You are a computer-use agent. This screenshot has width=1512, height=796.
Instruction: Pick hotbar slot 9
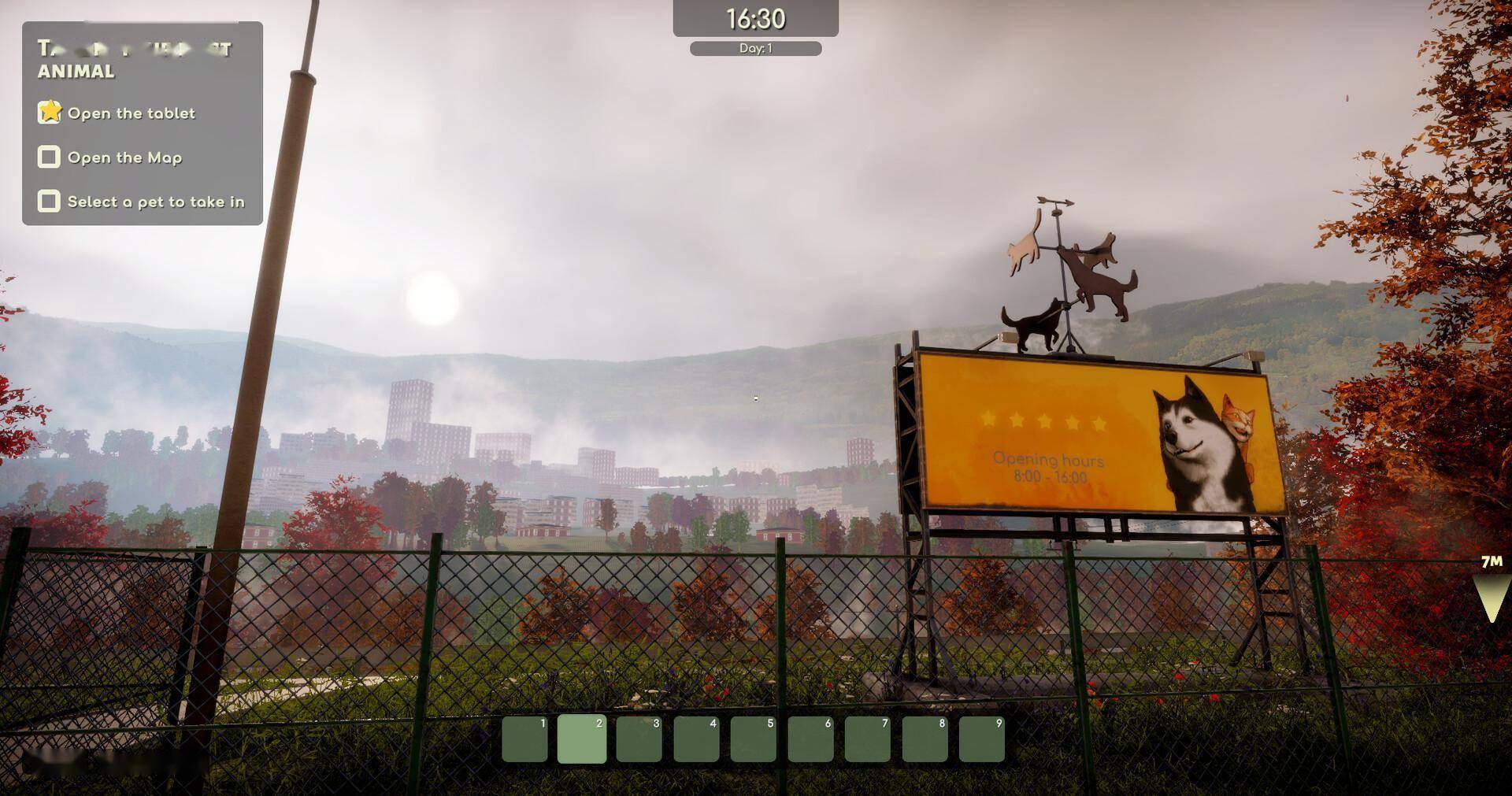coord(981,739)
